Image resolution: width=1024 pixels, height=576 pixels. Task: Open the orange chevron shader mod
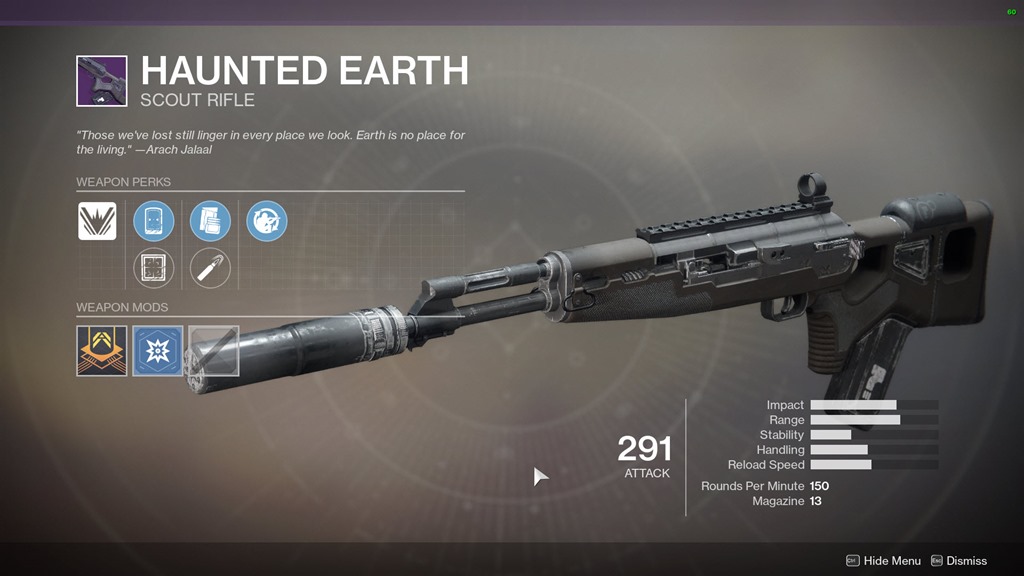point(102,350)
